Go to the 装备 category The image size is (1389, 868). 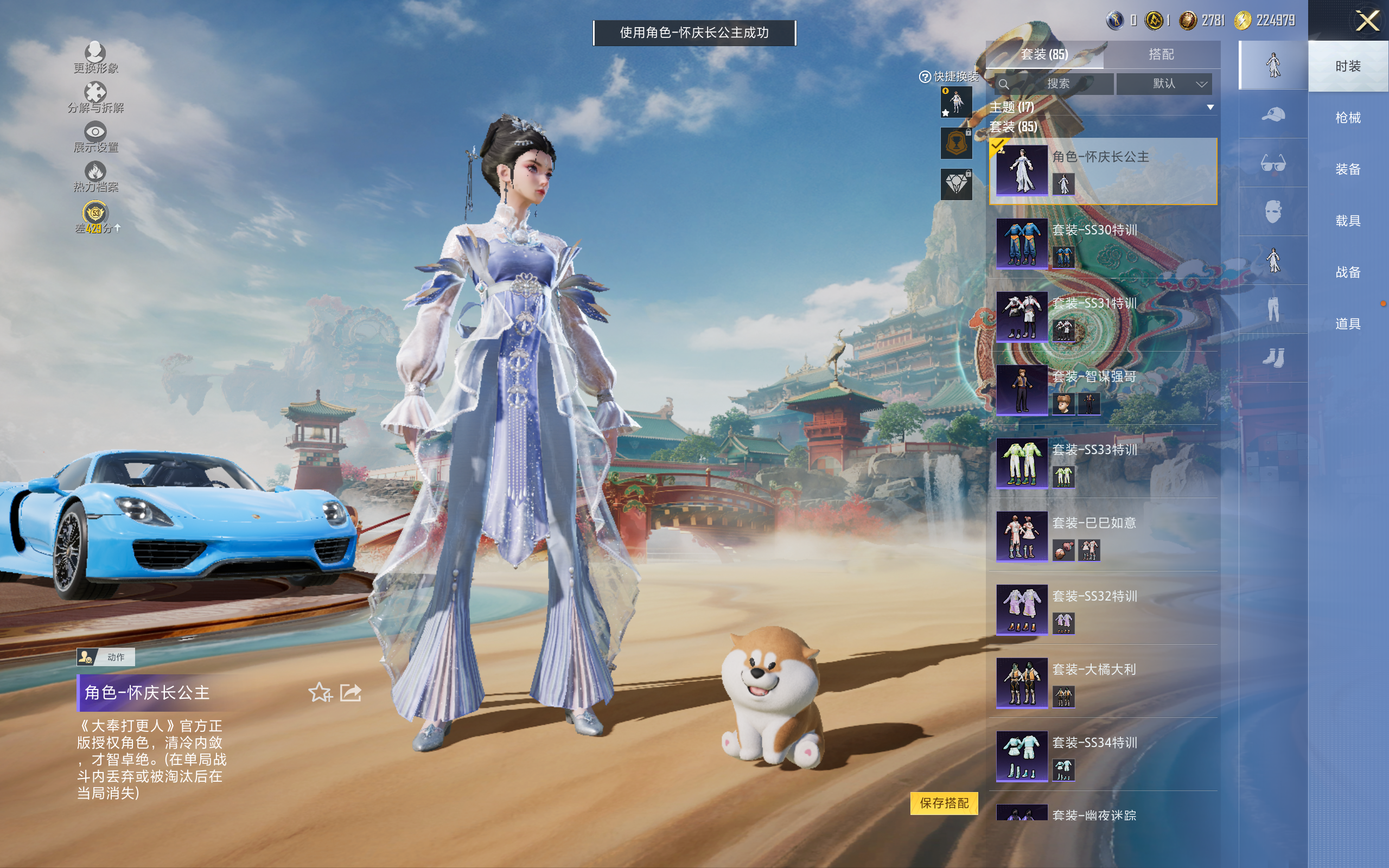(x=1347, y=169)
